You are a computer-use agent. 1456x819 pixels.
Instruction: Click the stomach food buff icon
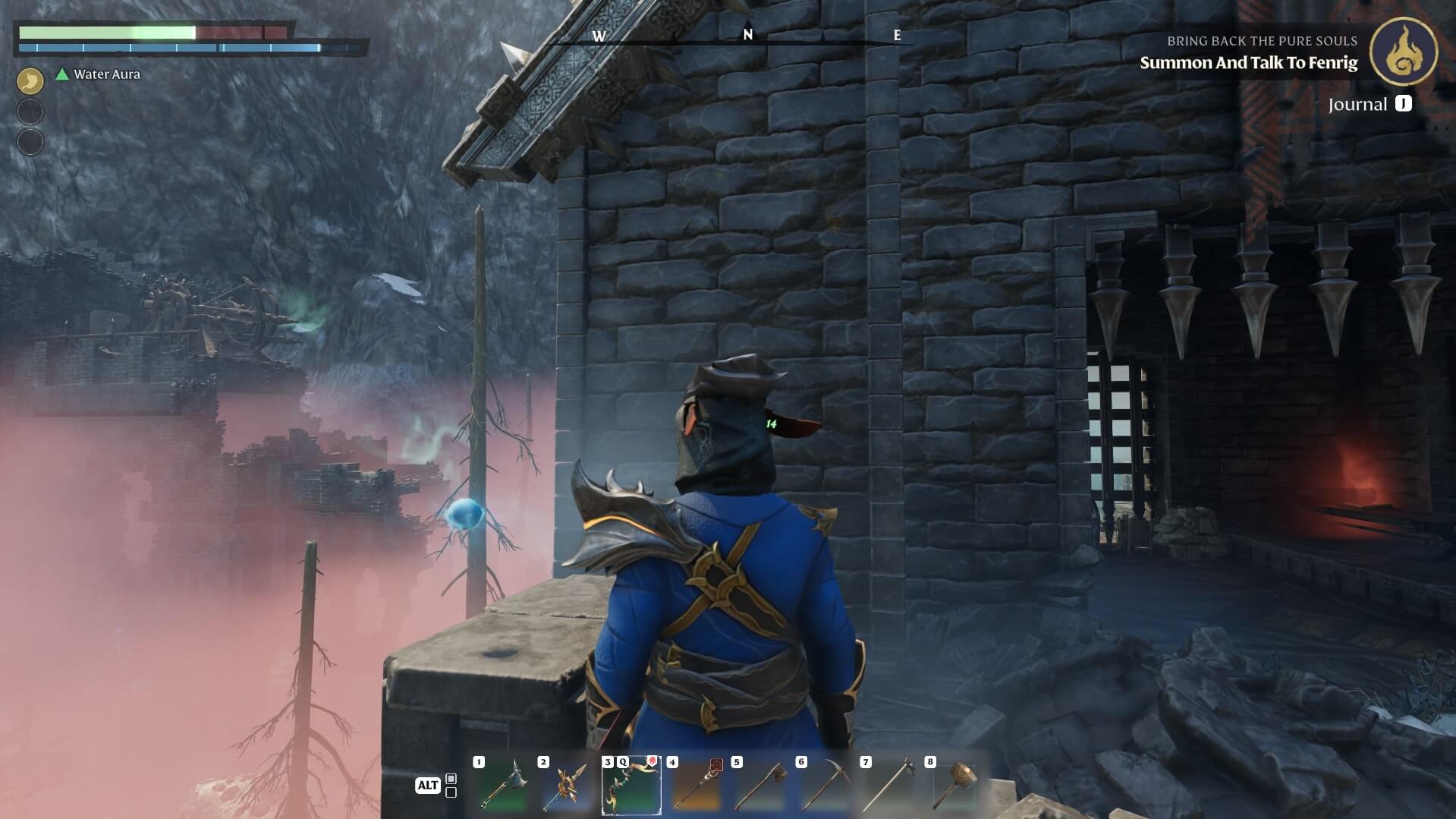[30, 80]
